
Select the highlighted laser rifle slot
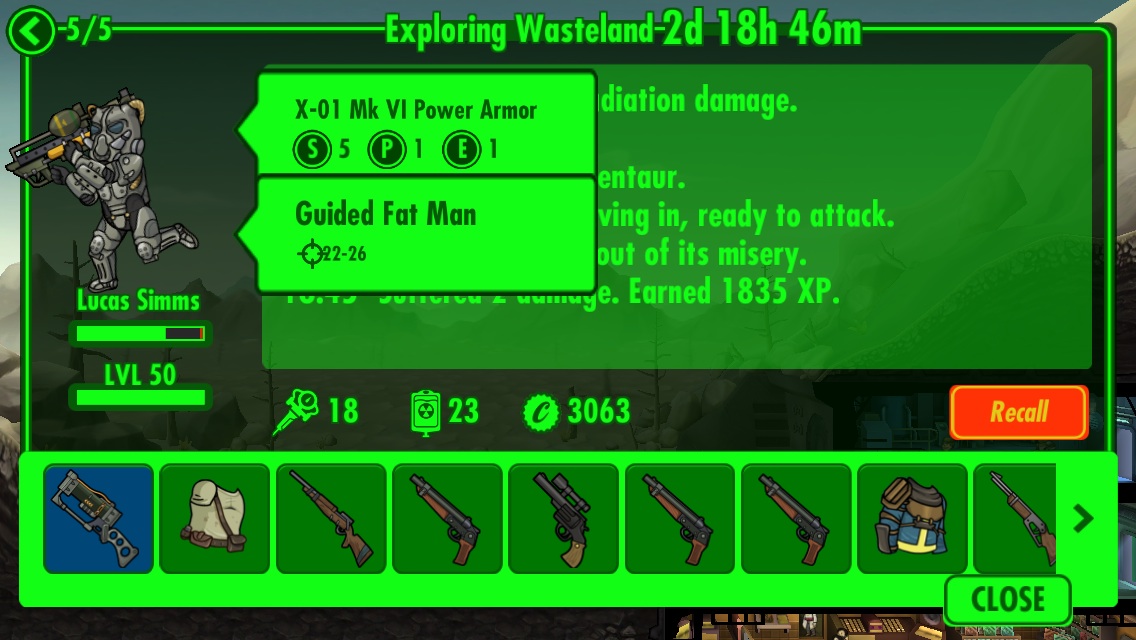[x=98, y=518]
